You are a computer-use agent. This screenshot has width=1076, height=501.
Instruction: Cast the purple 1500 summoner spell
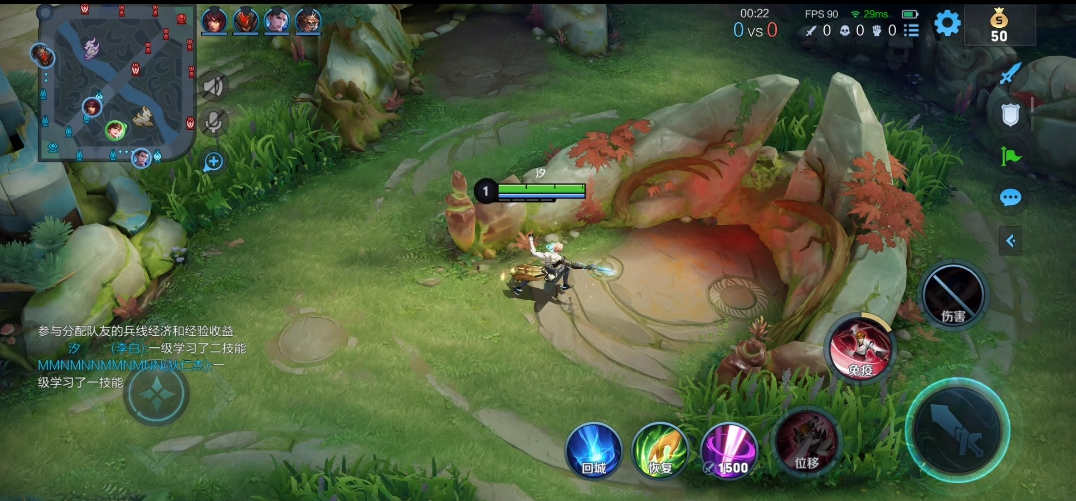(x=727, y=449)
